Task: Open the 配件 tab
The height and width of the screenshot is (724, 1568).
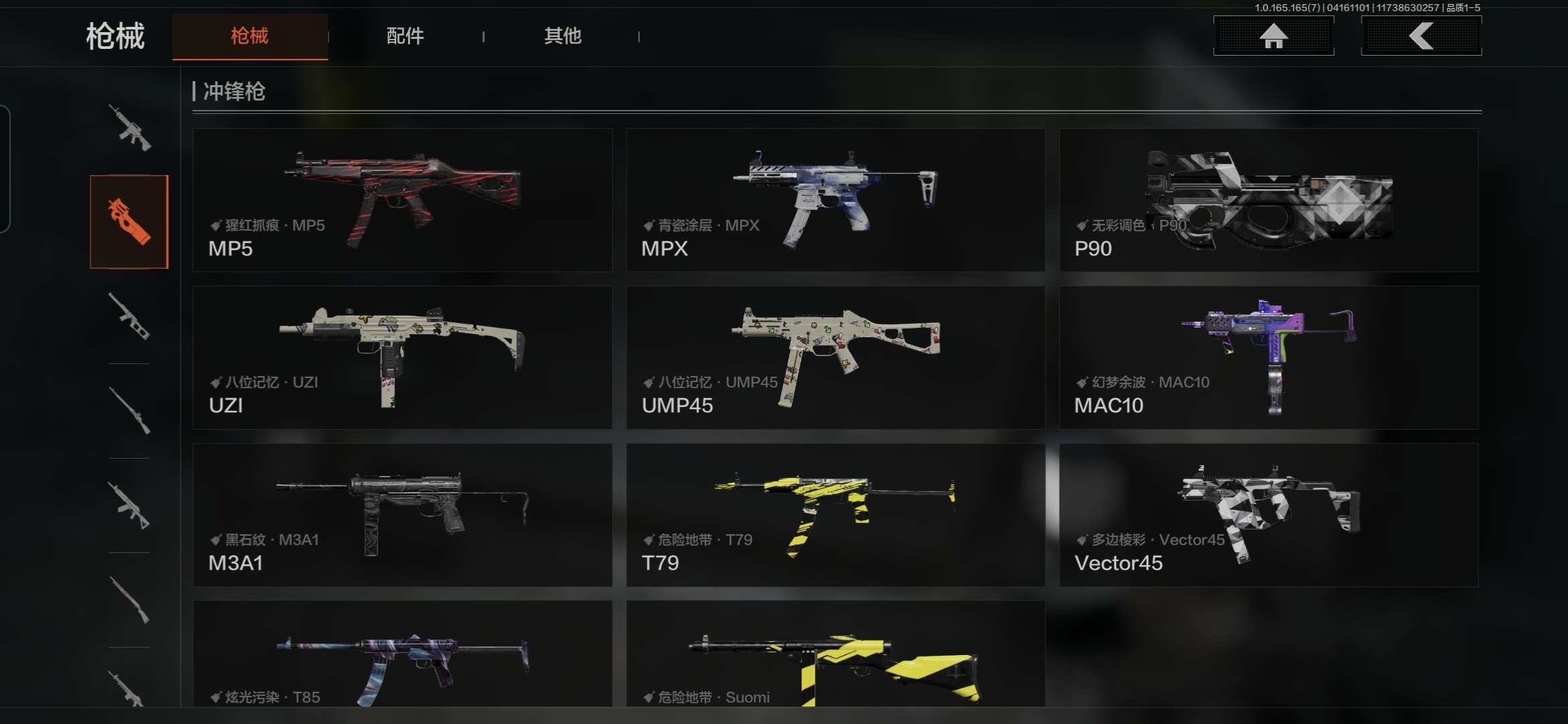Action: [x=405, y=36]
